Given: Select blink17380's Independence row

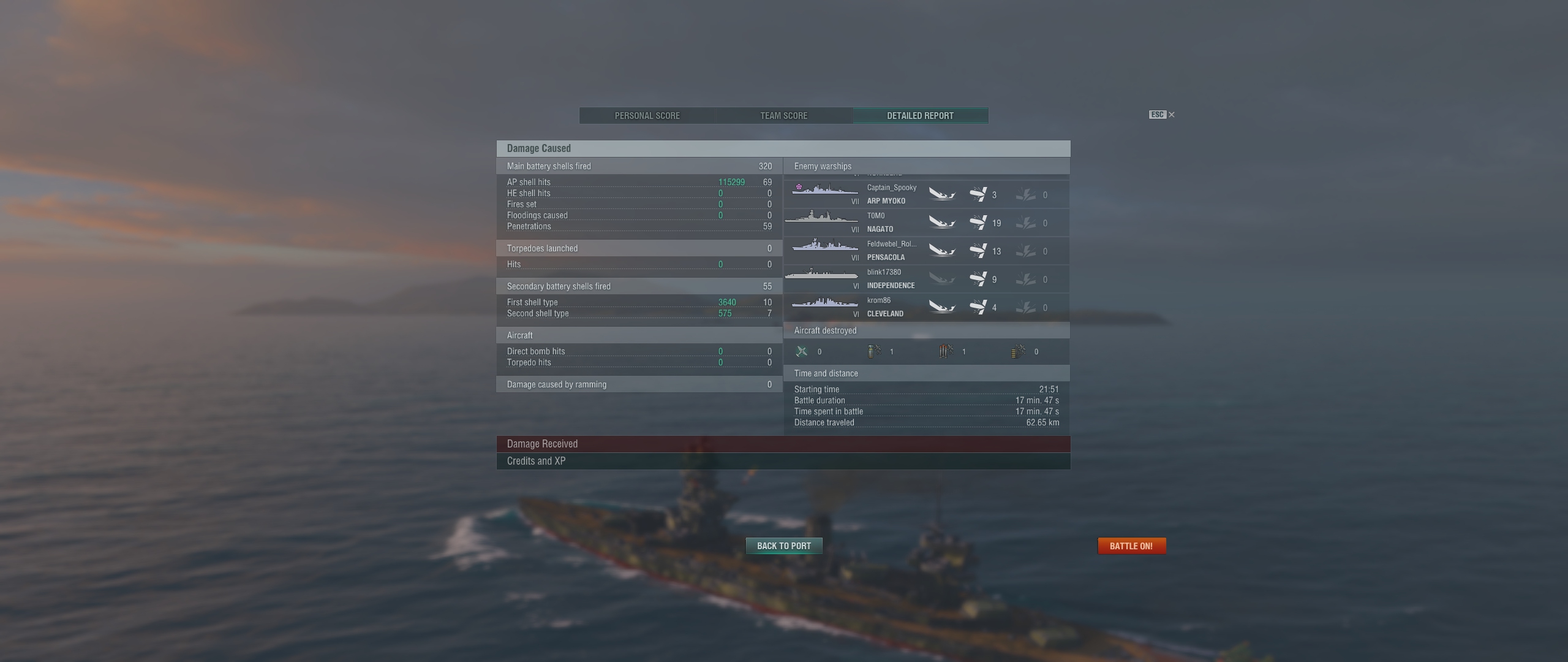Looking at the screenshot, I should [x=925, y=279].
